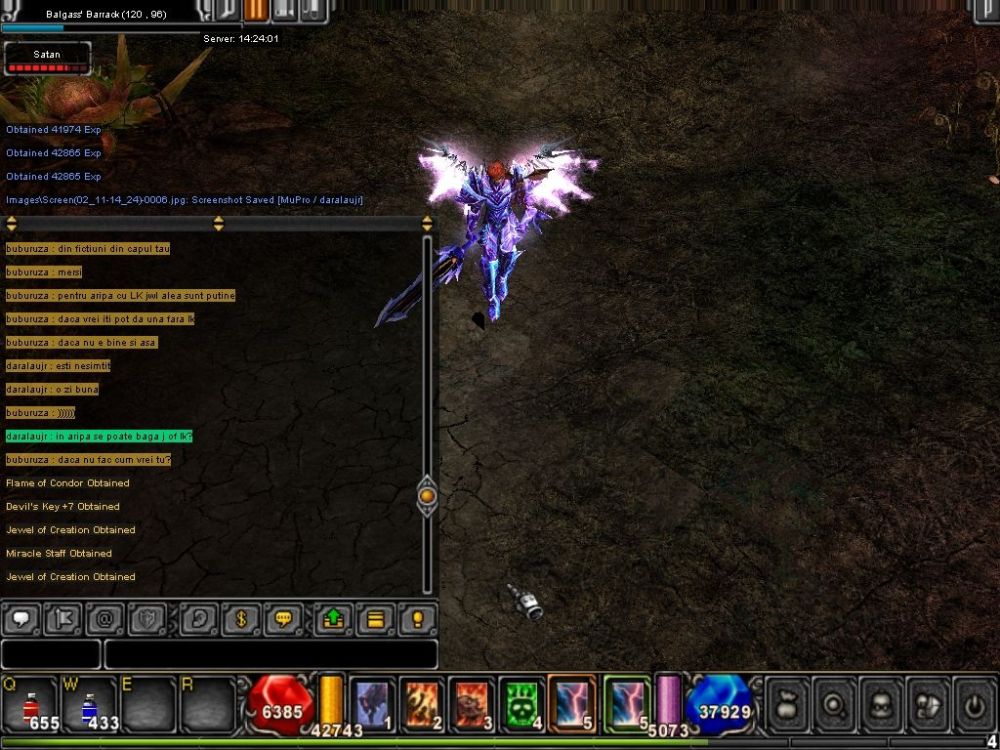This screenshot has width=1000, height=750.
Task: Activate the orange-framed lightning skill
Action: (572, 703)
